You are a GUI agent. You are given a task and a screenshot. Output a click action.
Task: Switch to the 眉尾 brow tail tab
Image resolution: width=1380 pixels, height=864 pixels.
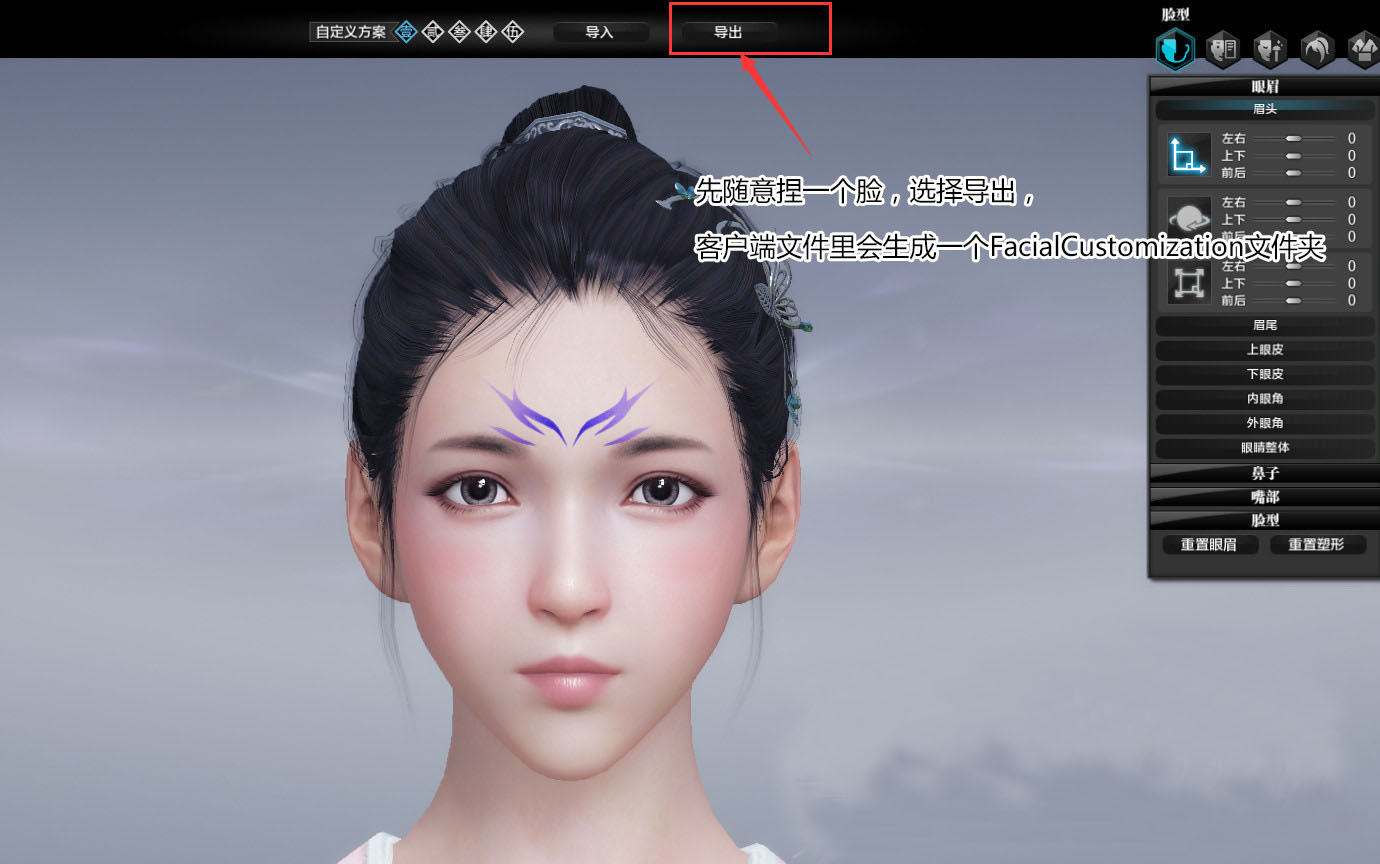[1264, 325]
